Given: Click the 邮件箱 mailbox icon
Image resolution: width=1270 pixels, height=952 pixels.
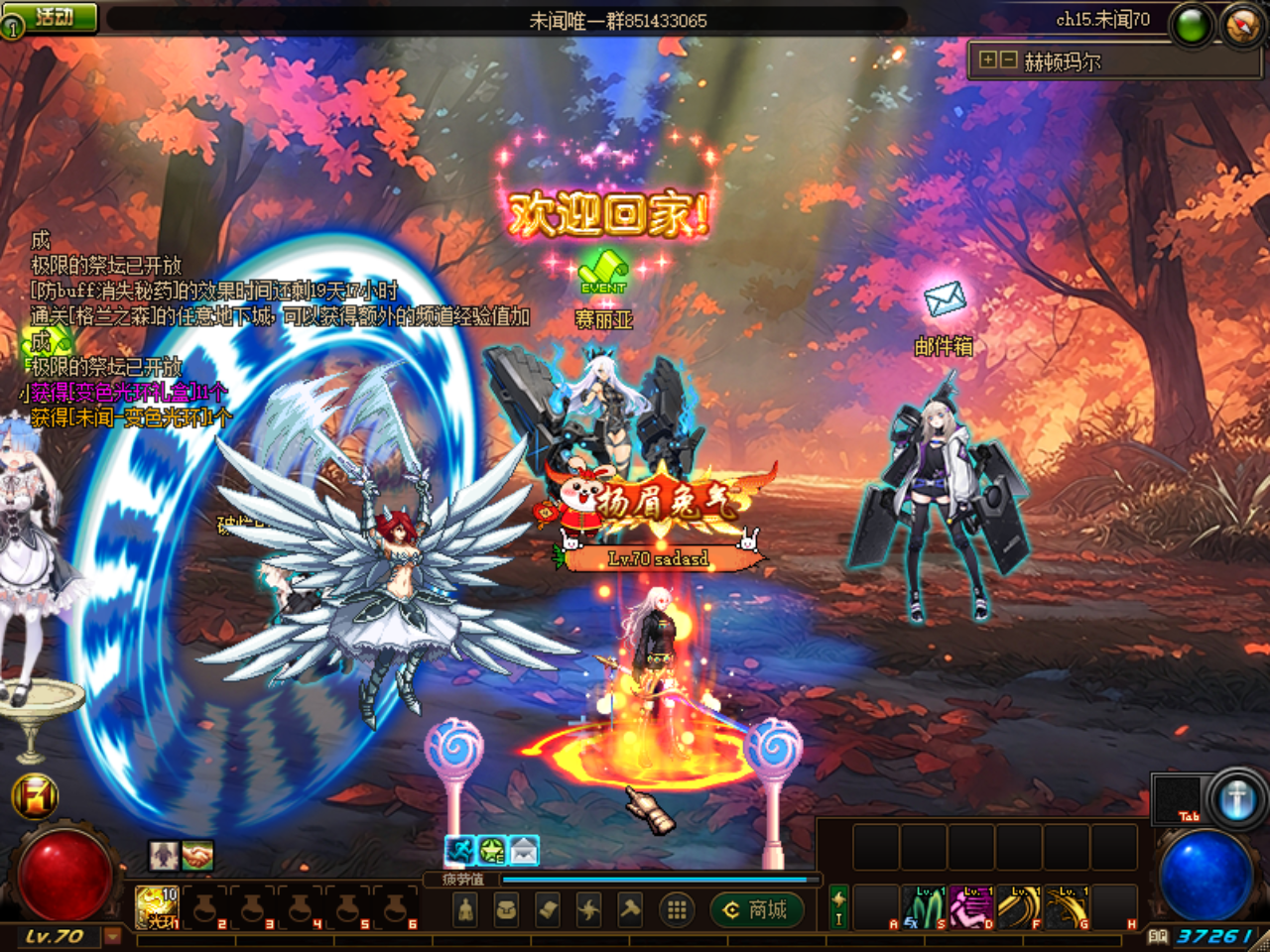Looking at the screenshot, I should pos(943,299).
